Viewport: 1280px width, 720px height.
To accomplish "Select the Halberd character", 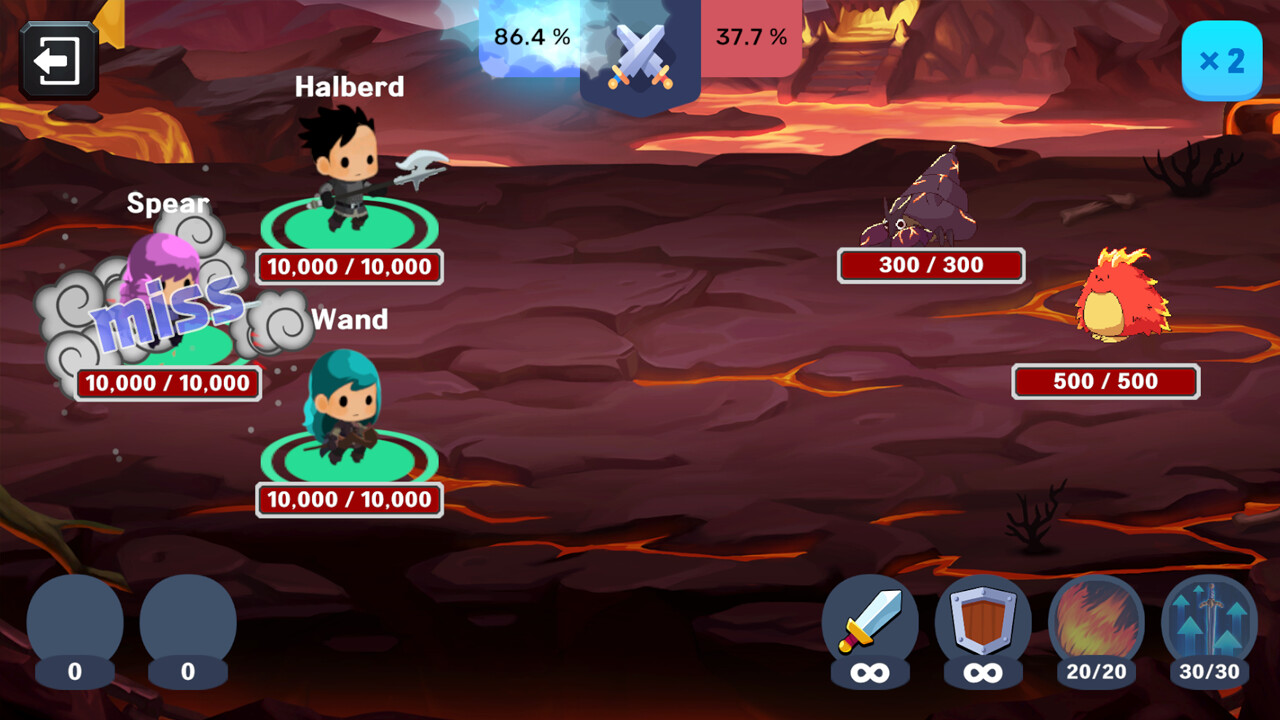I will [345, 170].
